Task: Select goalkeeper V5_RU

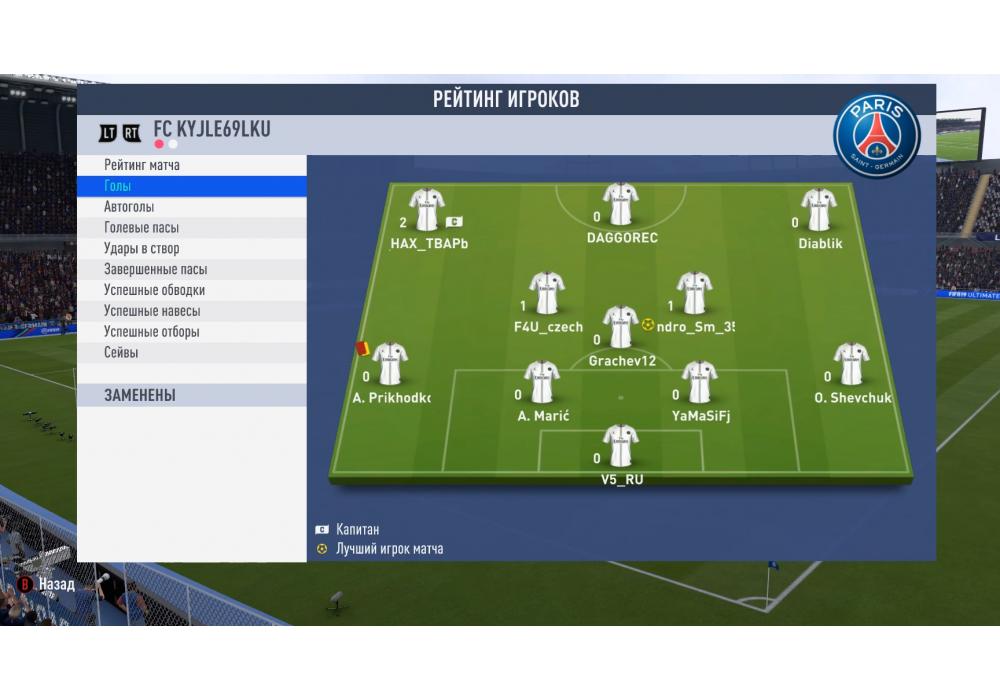Action: click(620, 446)
